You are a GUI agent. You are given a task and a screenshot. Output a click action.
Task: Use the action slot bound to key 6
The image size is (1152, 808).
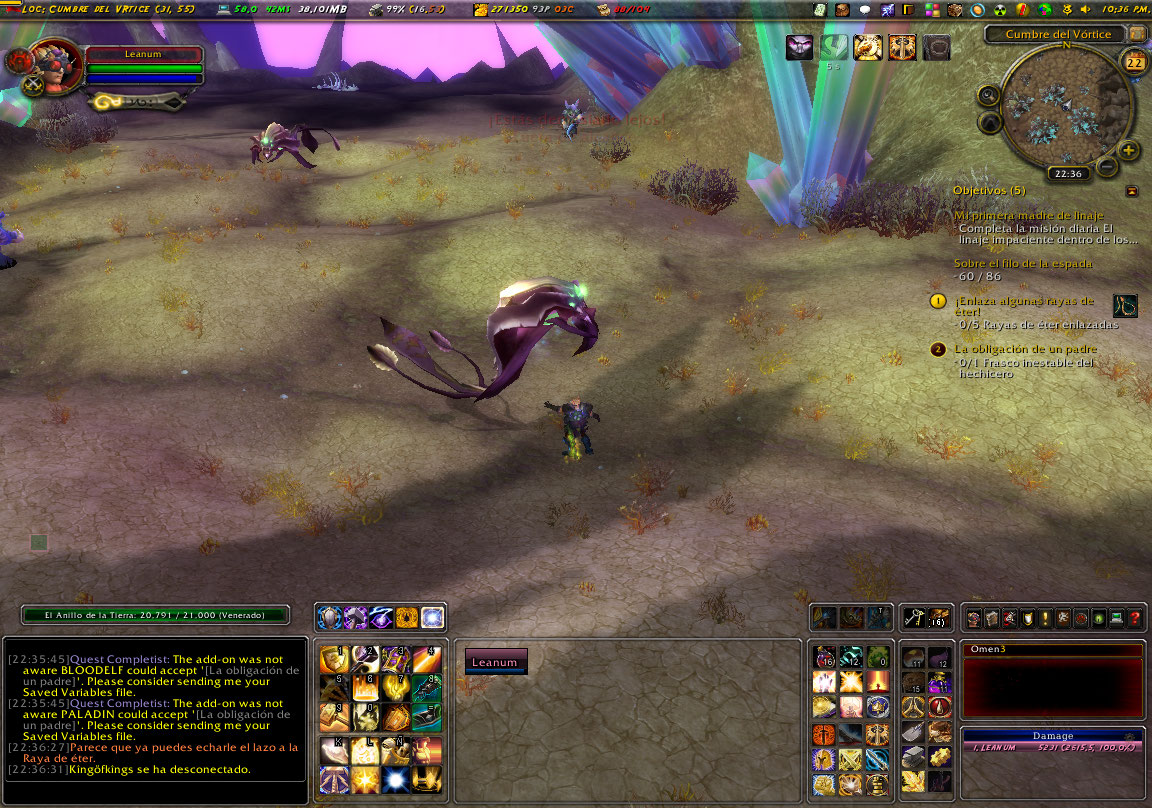pos(365,688)
